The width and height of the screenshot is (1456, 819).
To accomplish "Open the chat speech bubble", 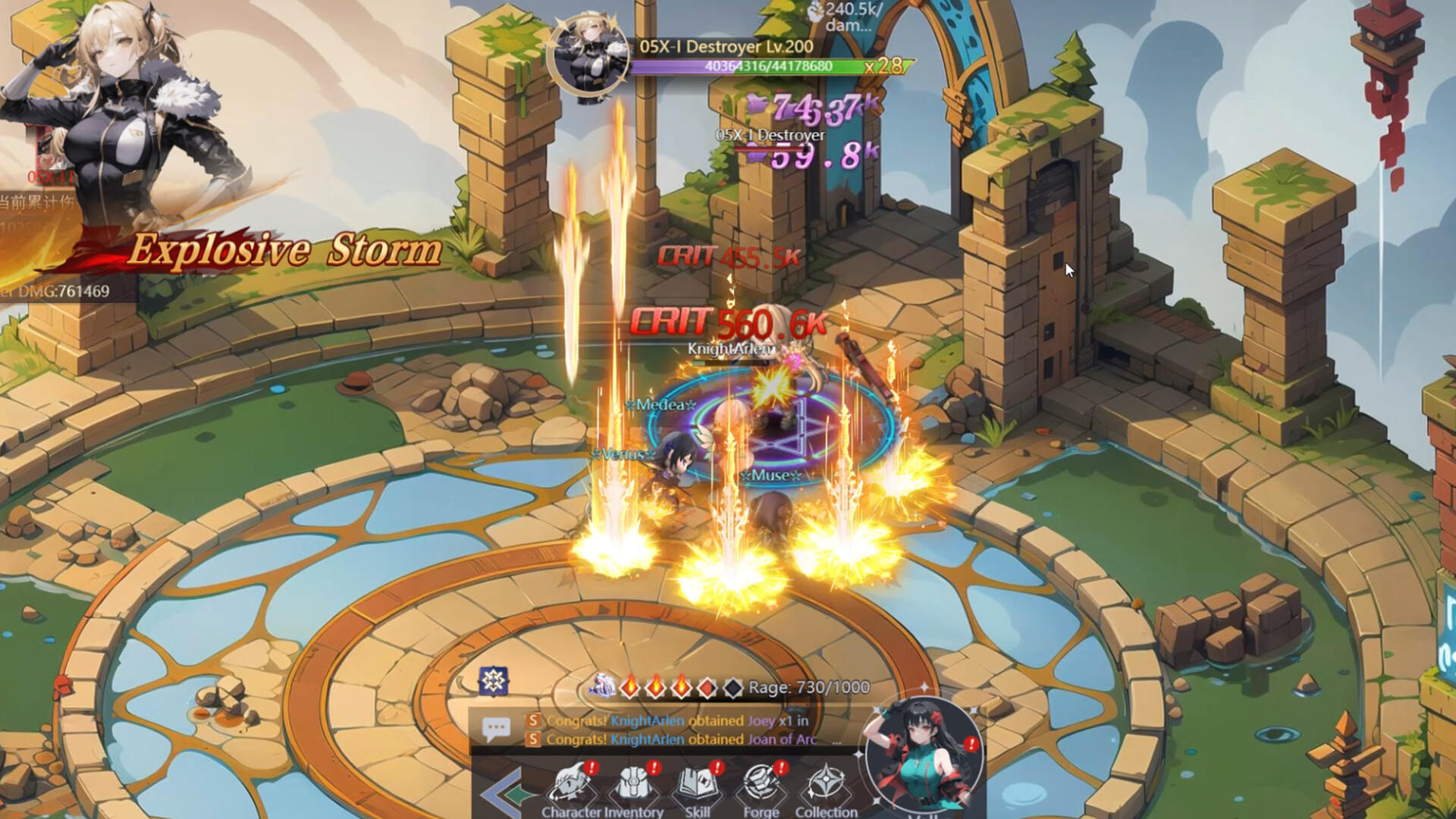I will click(x=496, y=730).
